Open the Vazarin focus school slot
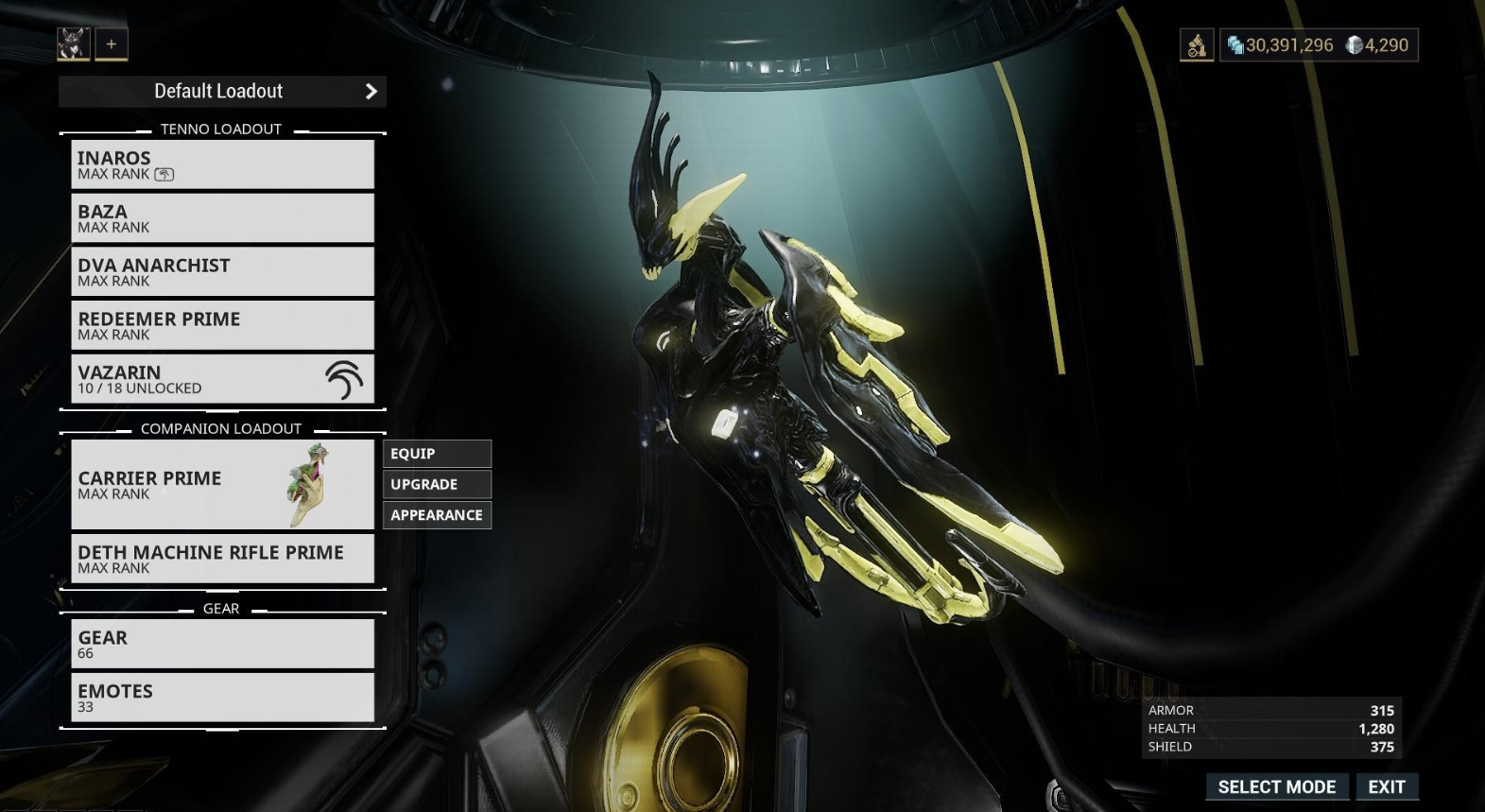1485x812 pixels. 222,379
